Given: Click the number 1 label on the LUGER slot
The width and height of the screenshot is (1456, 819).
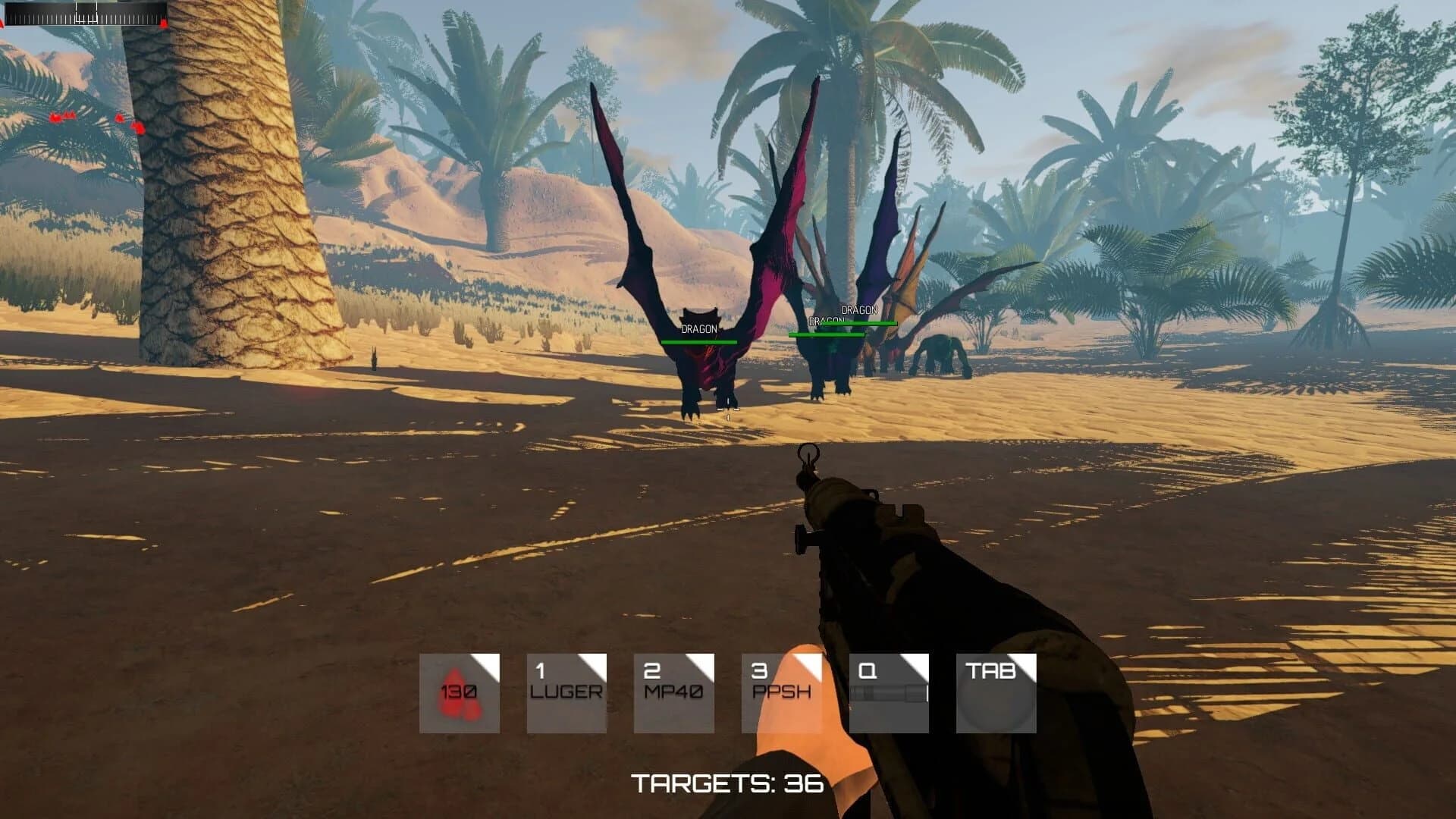Looking at the screenshot, I should [x=540, y=671].
